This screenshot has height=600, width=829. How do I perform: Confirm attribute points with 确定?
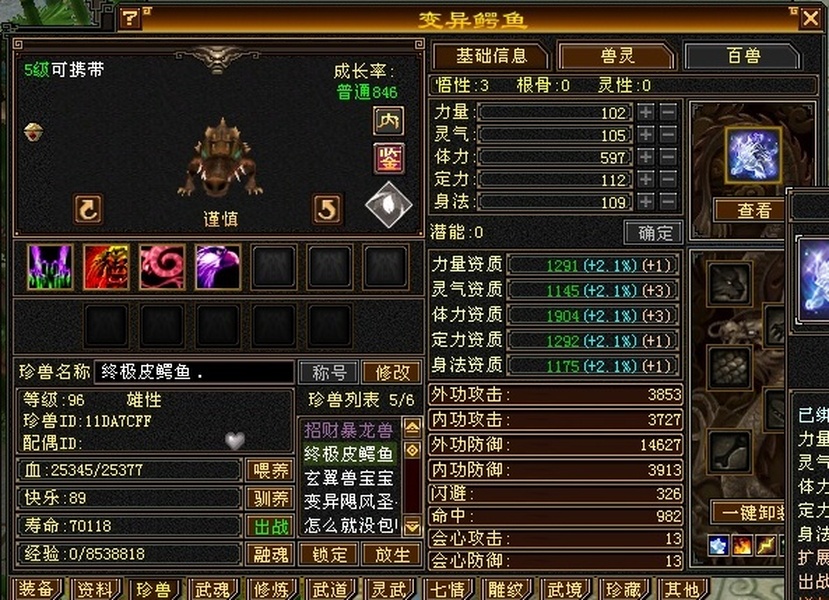653,233
